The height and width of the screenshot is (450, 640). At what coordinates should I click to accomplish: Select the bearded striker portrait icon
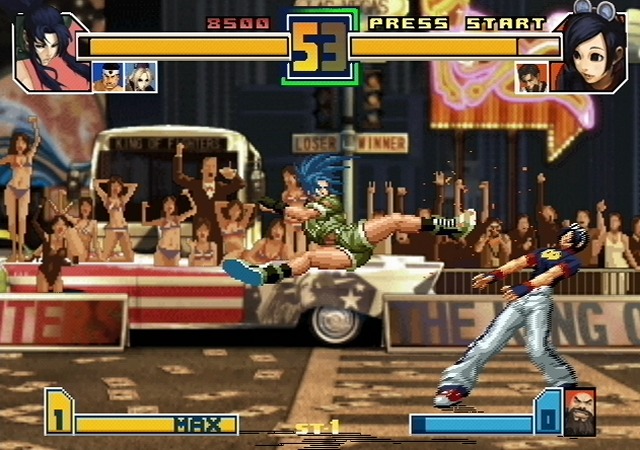click(579, 412)
